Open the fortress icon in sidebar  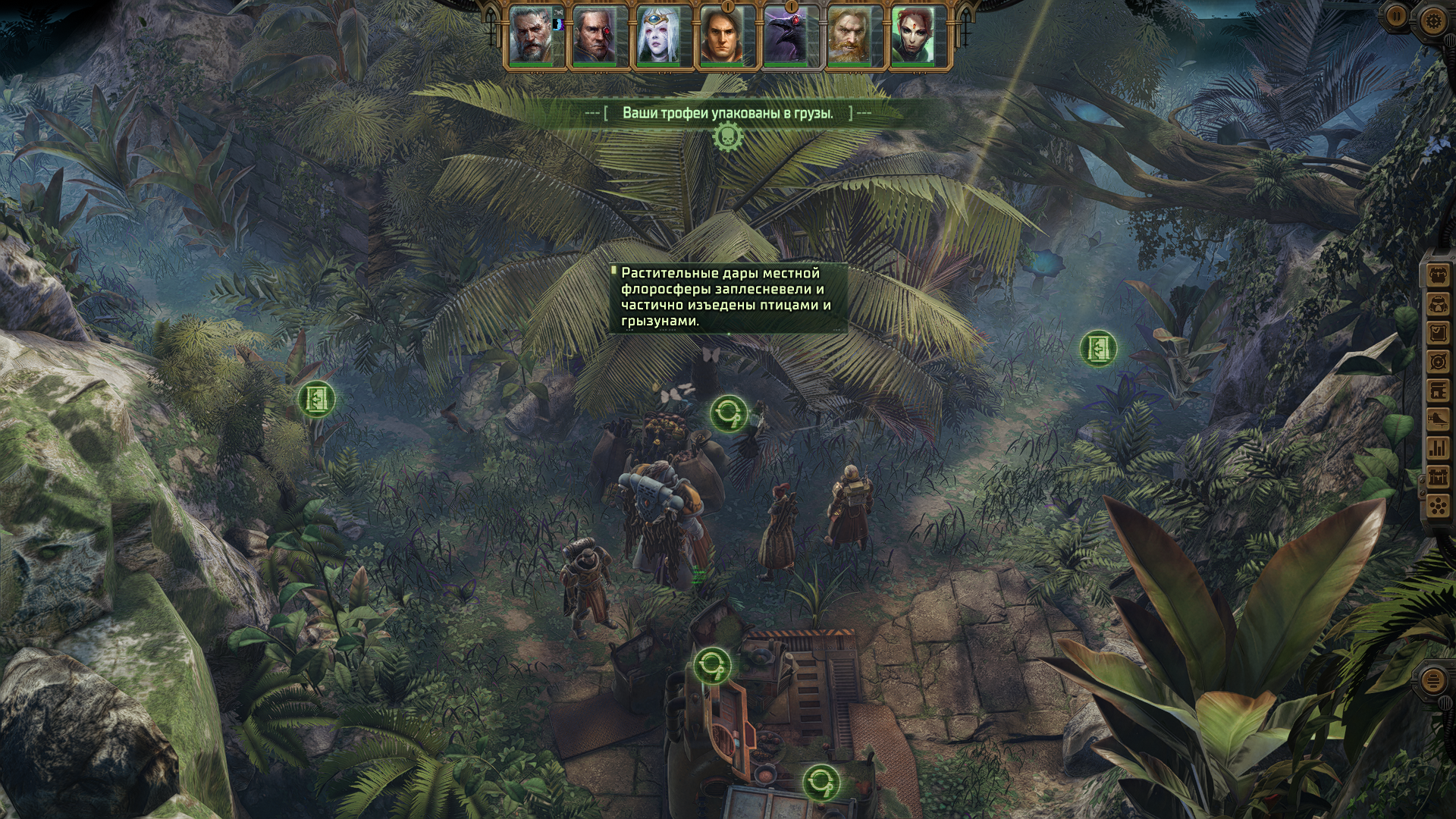[1437, 477]
